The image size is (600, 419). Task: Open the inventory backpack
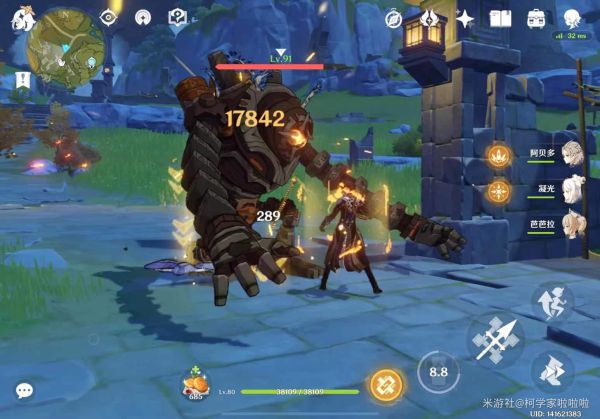pos(537,18)
